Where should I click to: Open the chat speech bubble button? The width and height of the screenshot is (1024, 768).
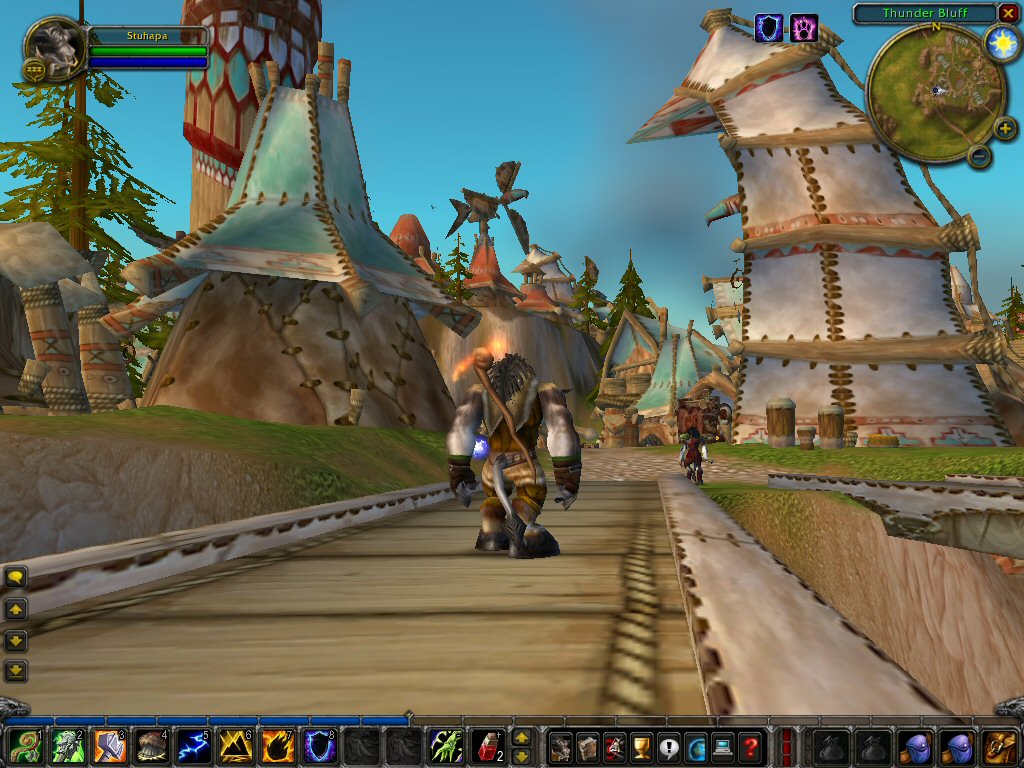click(x=16, y=577)
